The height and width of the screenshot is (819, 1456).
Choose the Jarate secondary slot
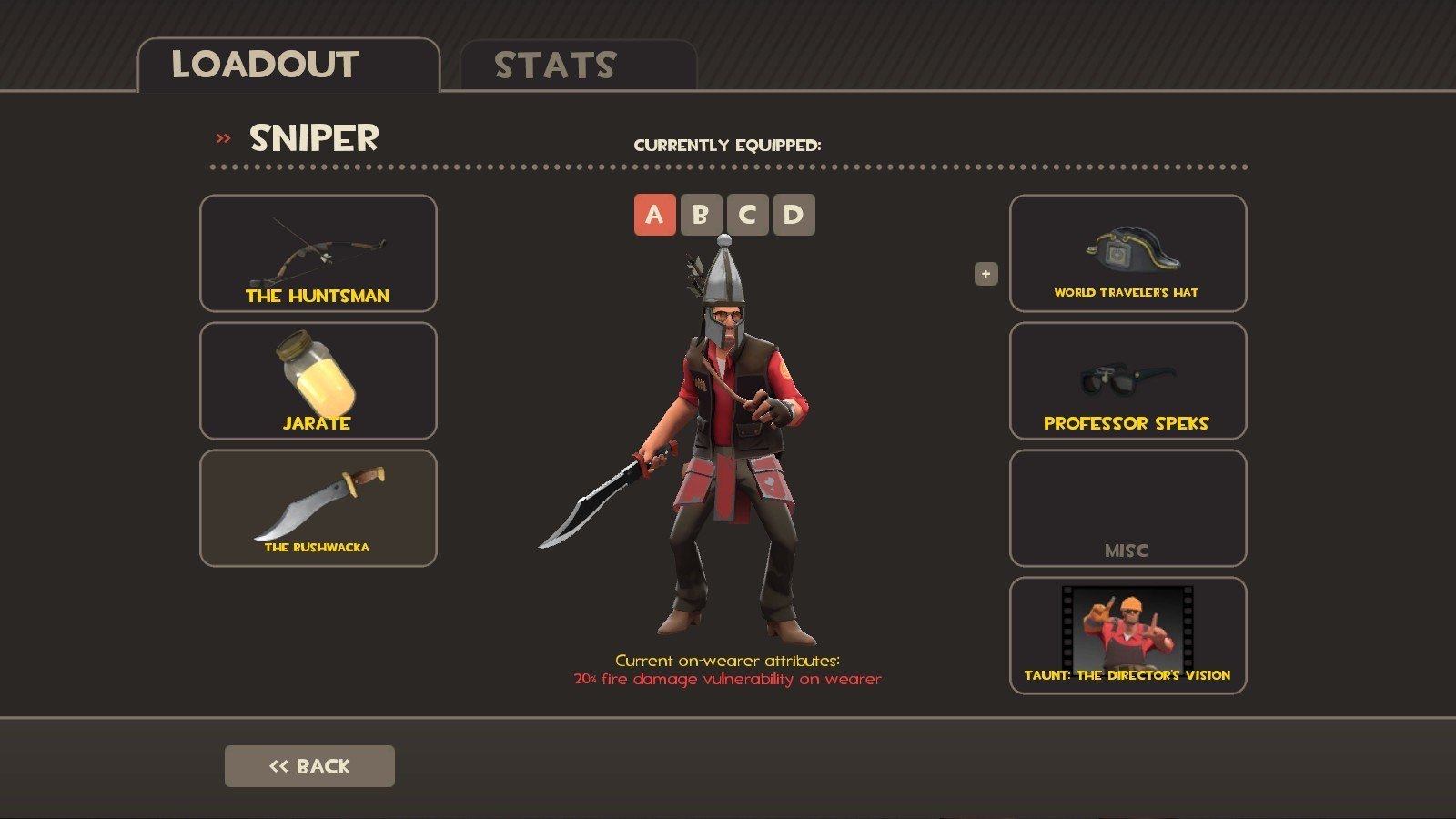coord(318,380)
